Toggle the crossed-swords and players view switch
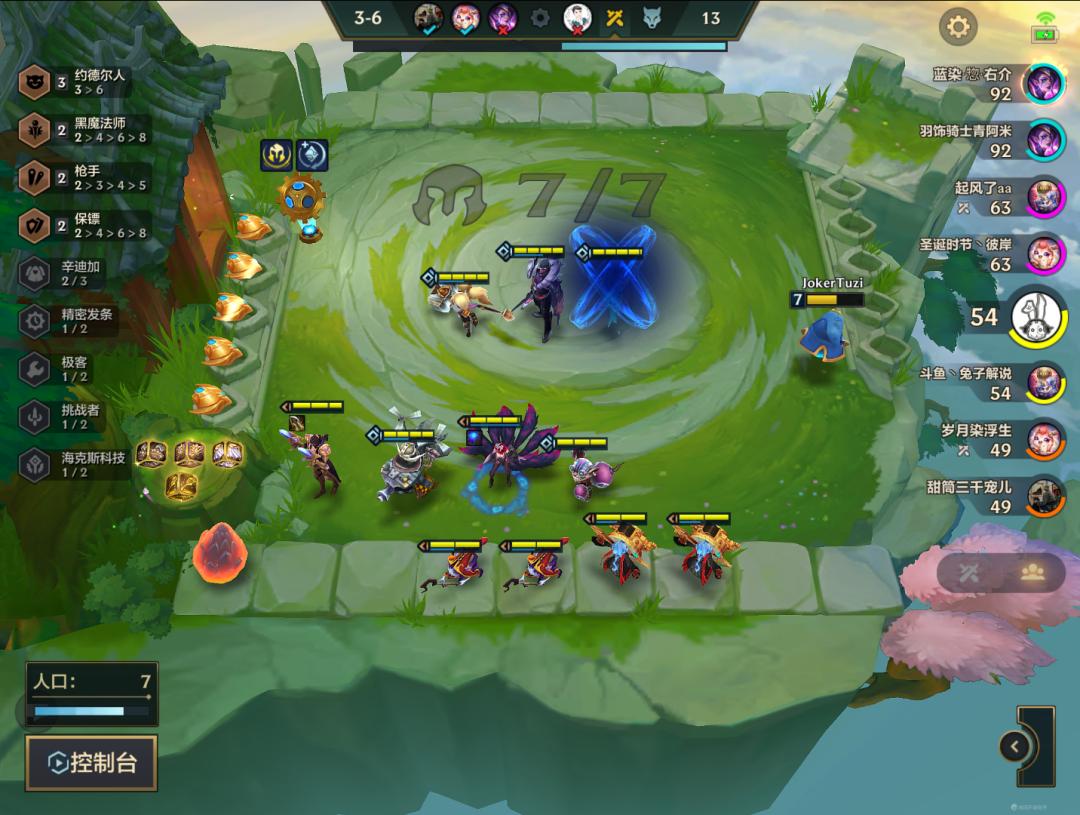 click(1001, 572)
